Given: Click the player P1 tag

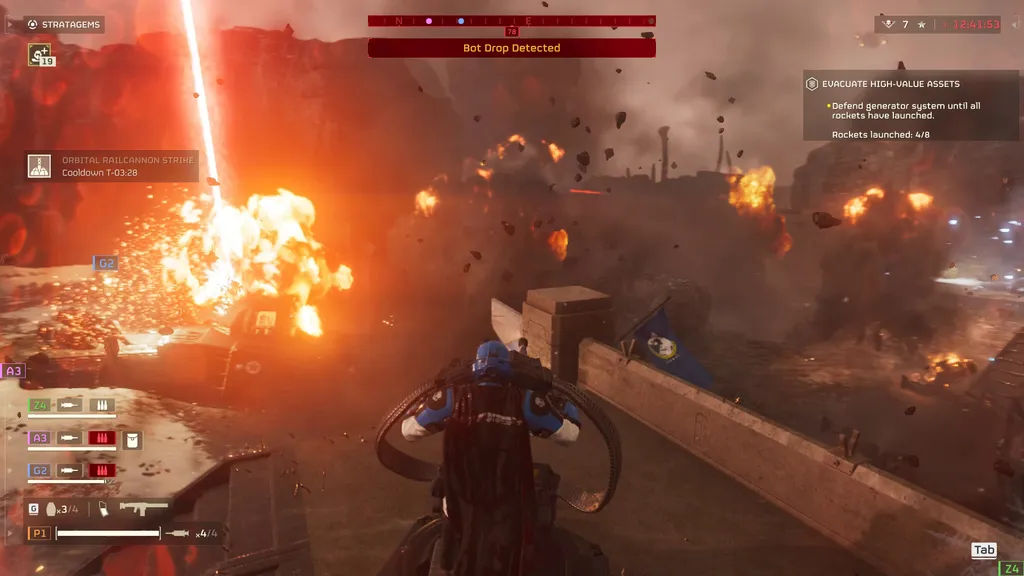Looking at the screenshot, I should (x=40, y=533).
